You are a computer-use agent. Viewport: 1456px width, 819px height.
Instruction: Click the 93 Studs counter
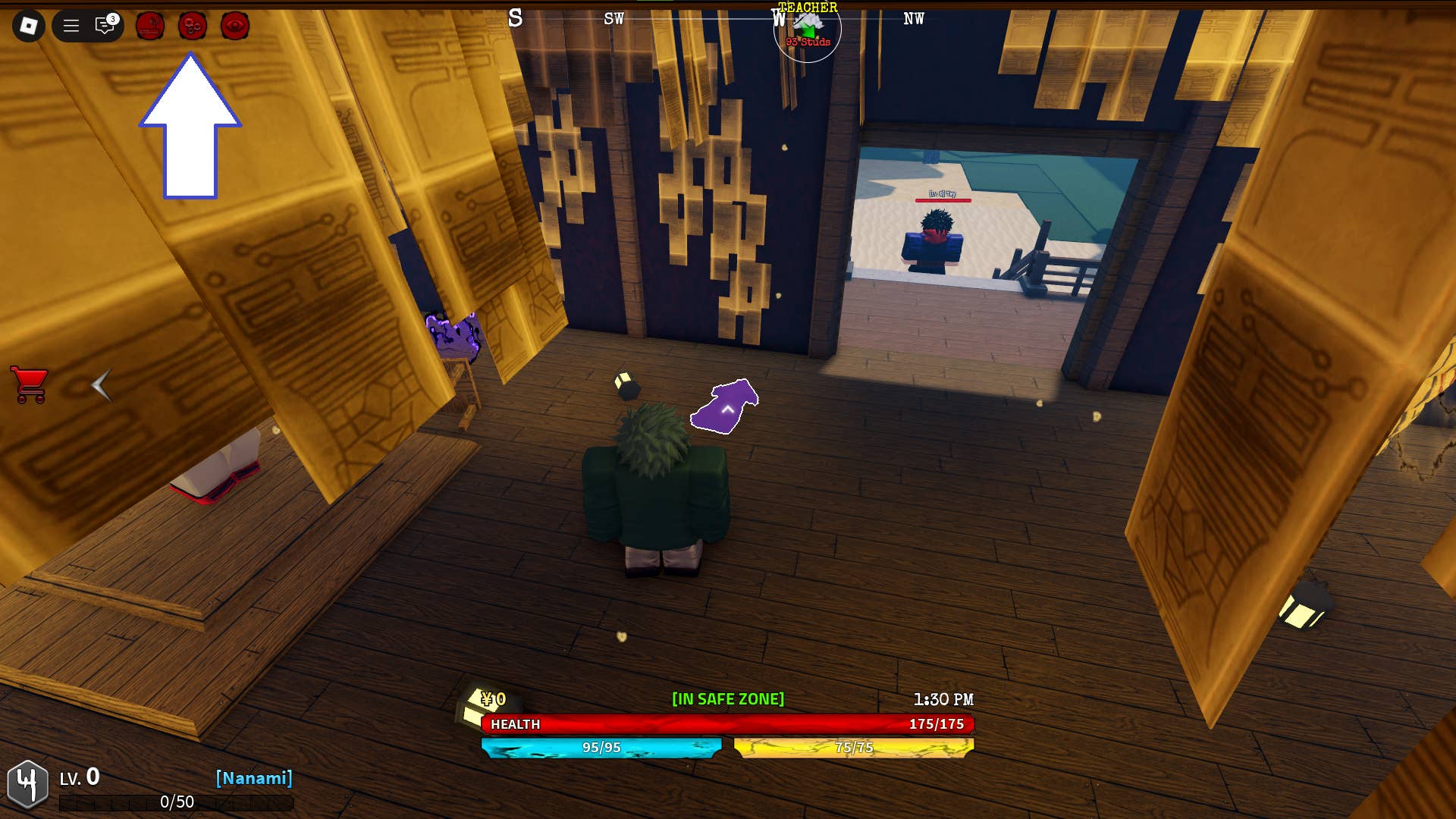807,43
